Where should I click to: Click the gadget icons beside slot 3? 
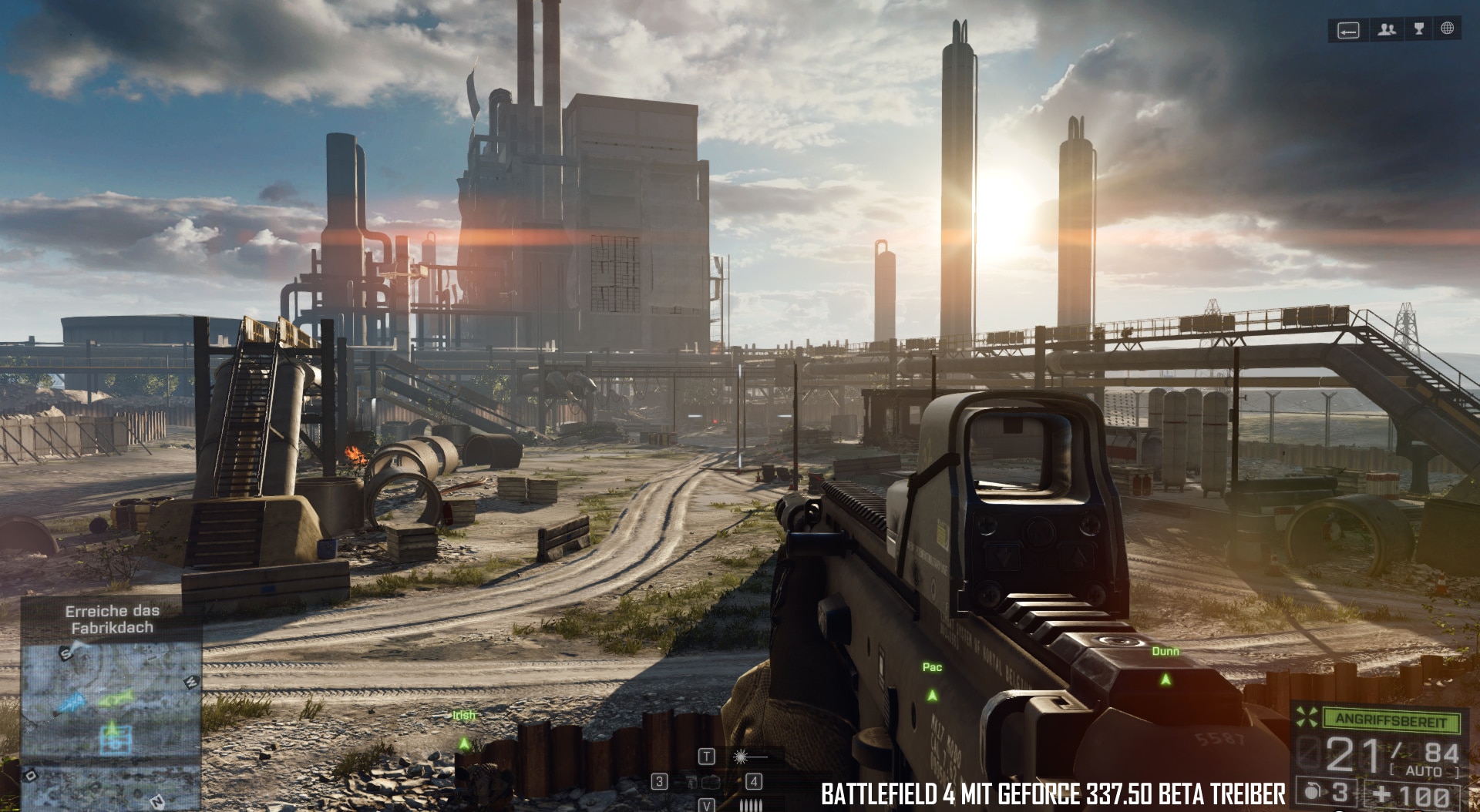coord(703,782)
